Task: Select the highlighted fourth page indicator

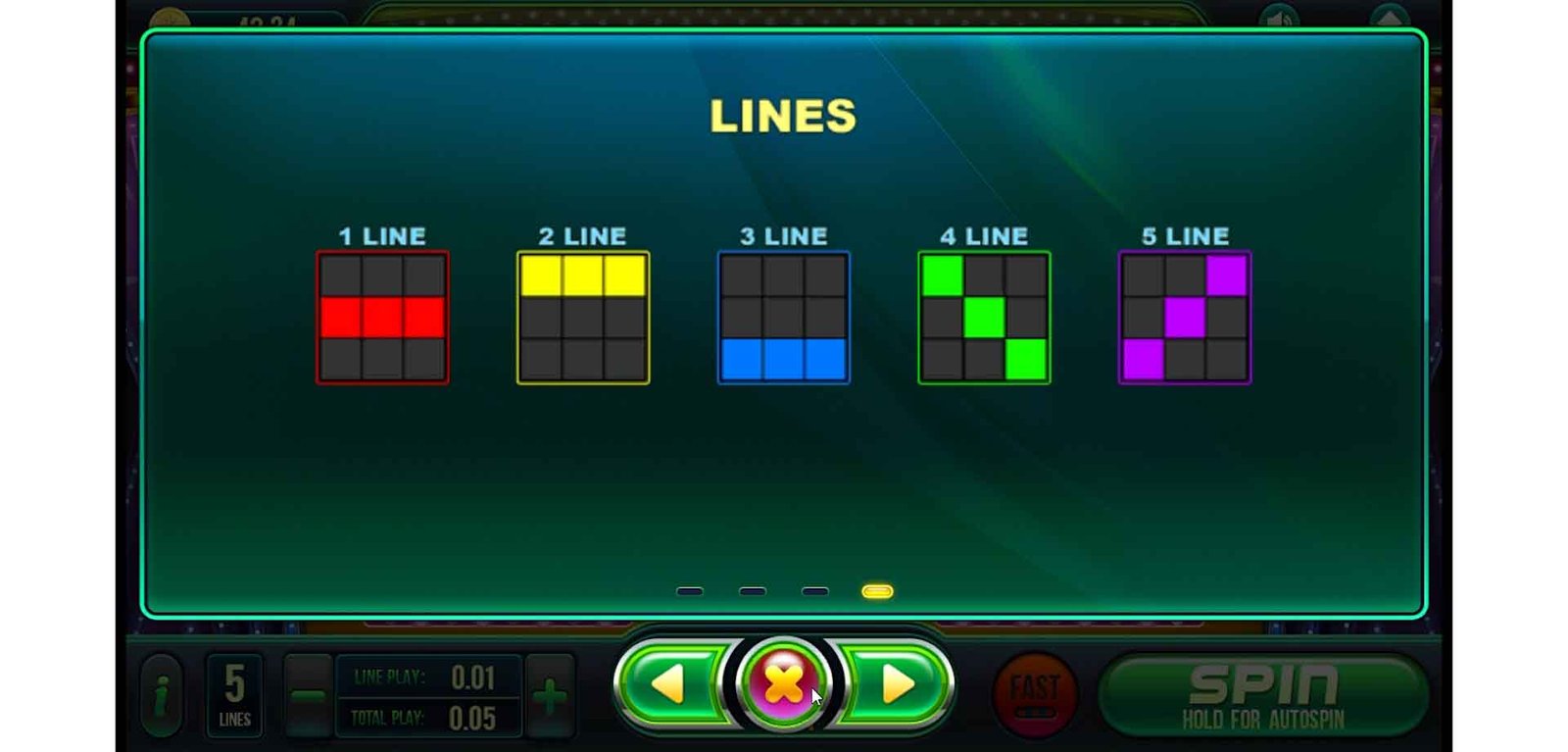Action: coord(877,591)
